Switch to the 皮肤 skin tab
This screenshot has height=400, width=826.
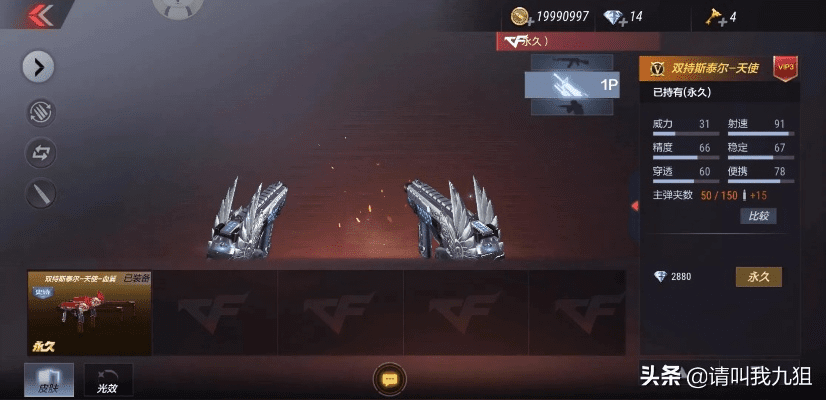coord(47,379)
